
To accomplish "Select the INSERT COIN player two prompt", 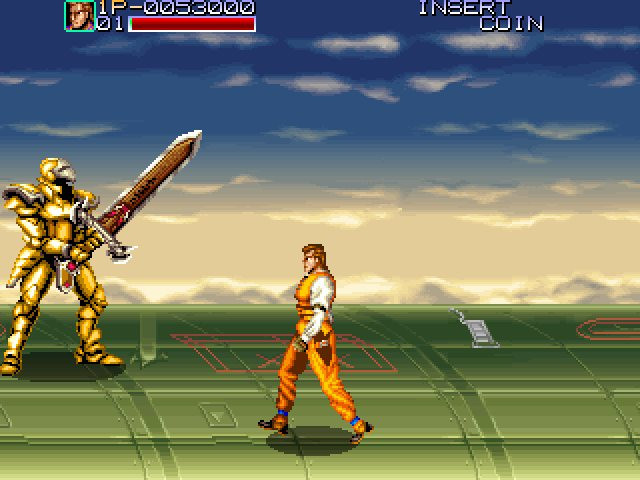I will coord(480,15).
